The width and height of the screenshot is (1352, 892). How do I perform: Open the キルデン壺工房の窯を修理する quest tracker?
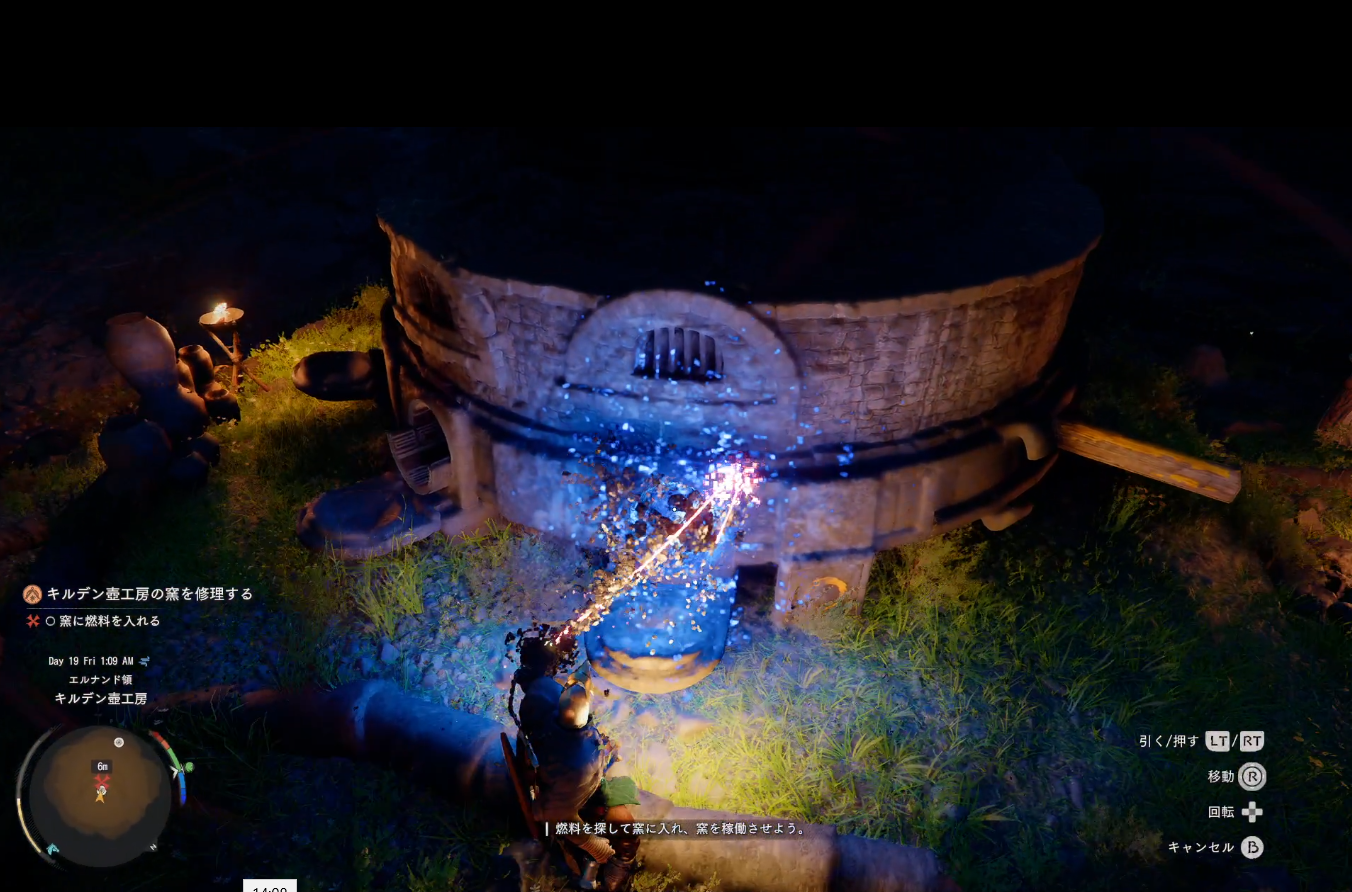tap(149, 594)
